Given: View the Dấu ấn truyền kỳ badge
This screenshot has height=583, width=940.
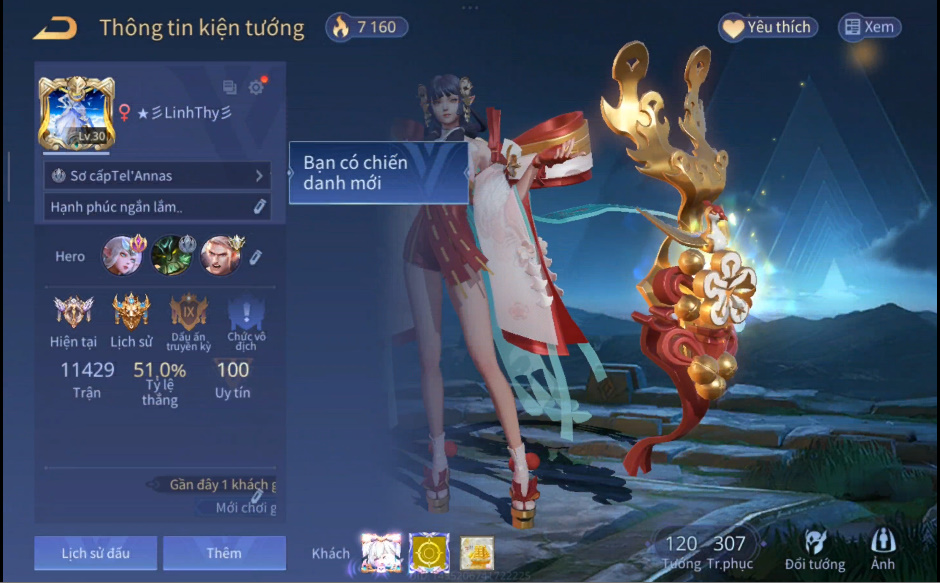Looking at the screenshot, I should click(189, 313).
